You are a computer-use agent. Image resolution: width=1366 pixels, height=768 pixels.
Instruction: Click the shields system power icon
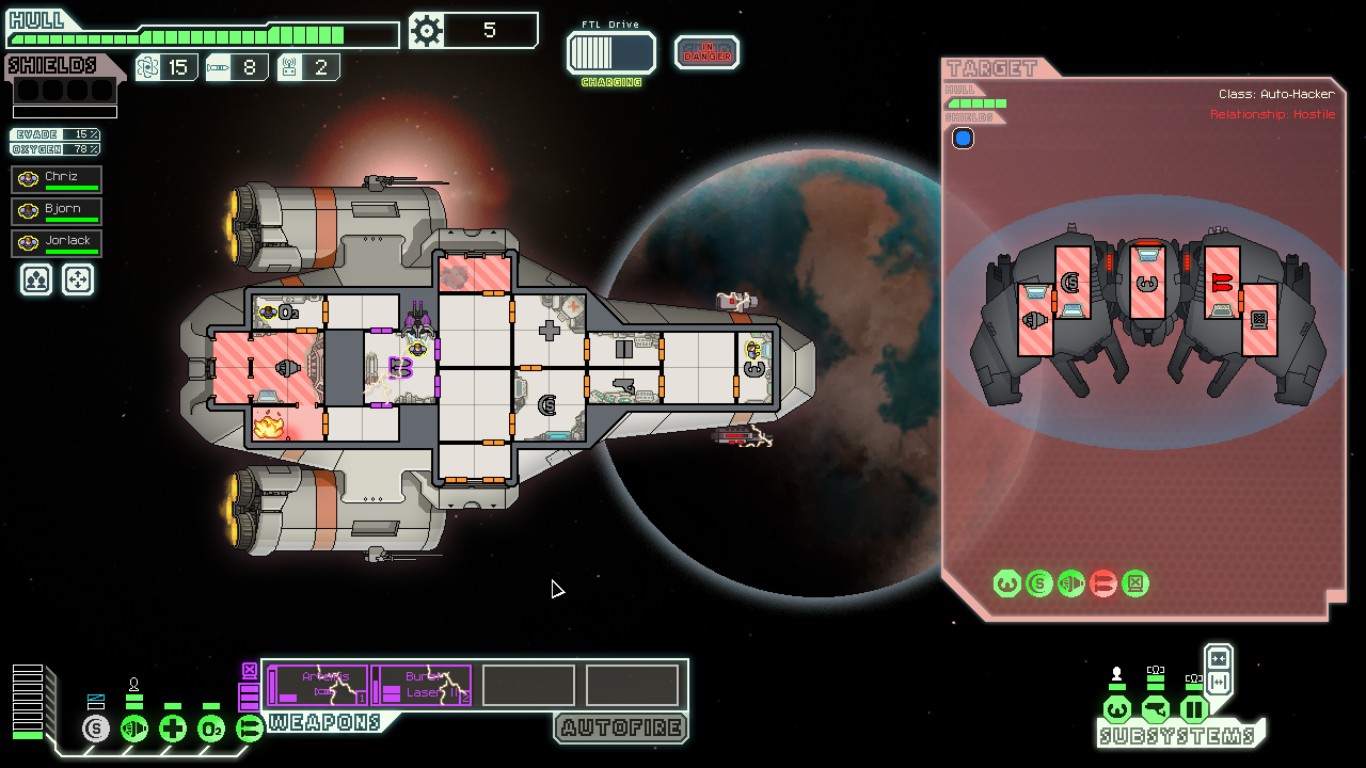click(x=96, y=729)
